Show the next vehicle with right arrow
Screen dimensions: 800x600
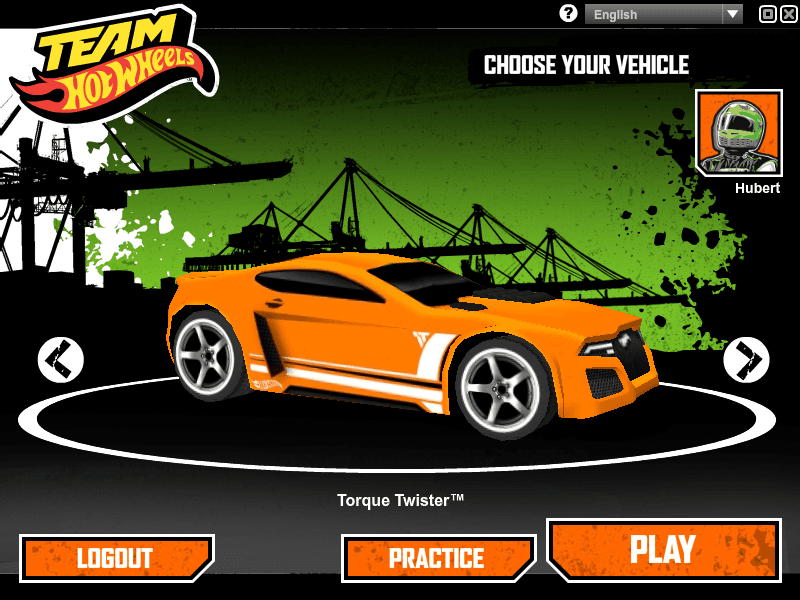(746, 359)
